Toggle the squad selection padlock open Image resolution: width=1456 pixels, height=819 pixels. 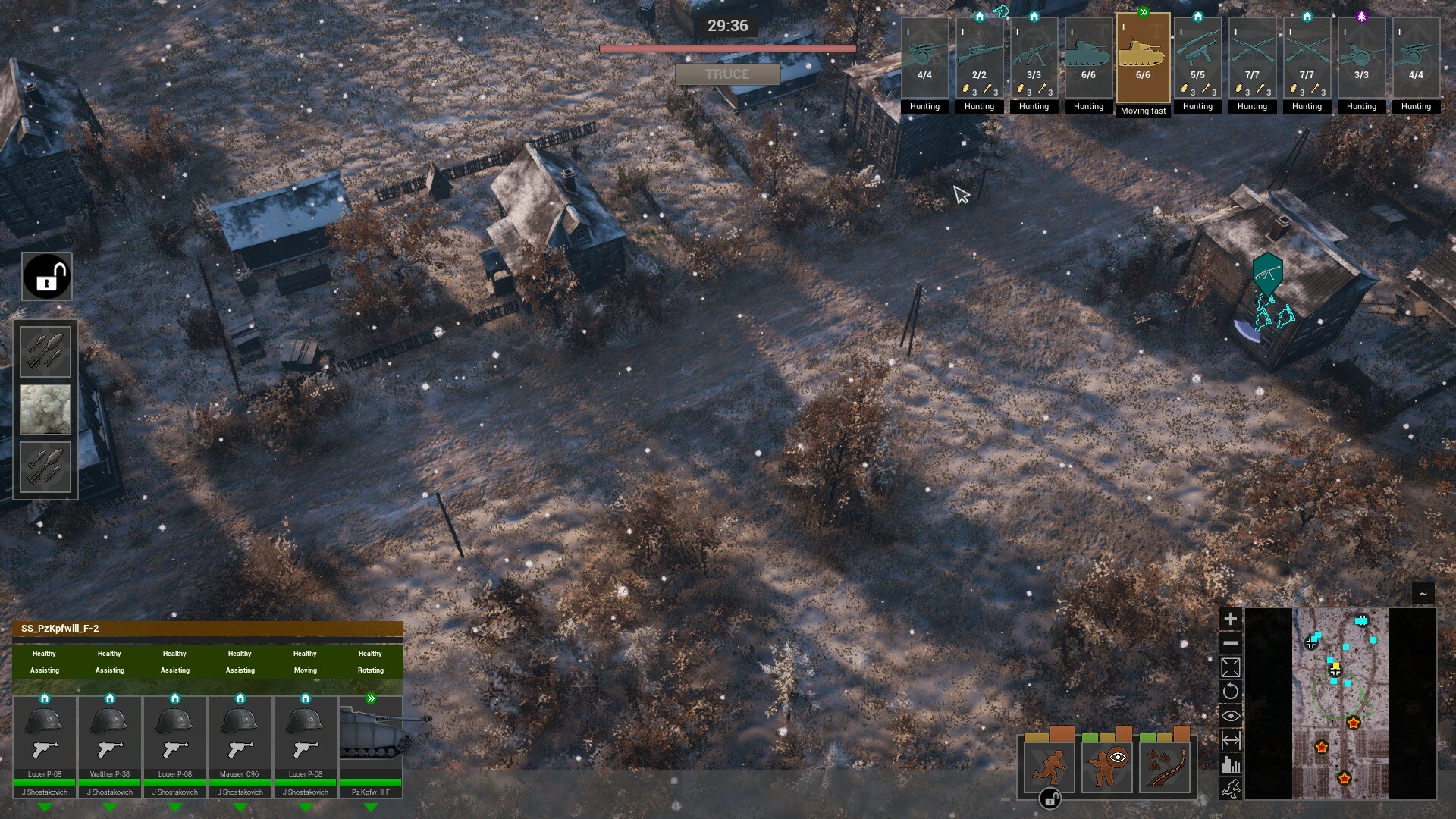tap(46, 276)
